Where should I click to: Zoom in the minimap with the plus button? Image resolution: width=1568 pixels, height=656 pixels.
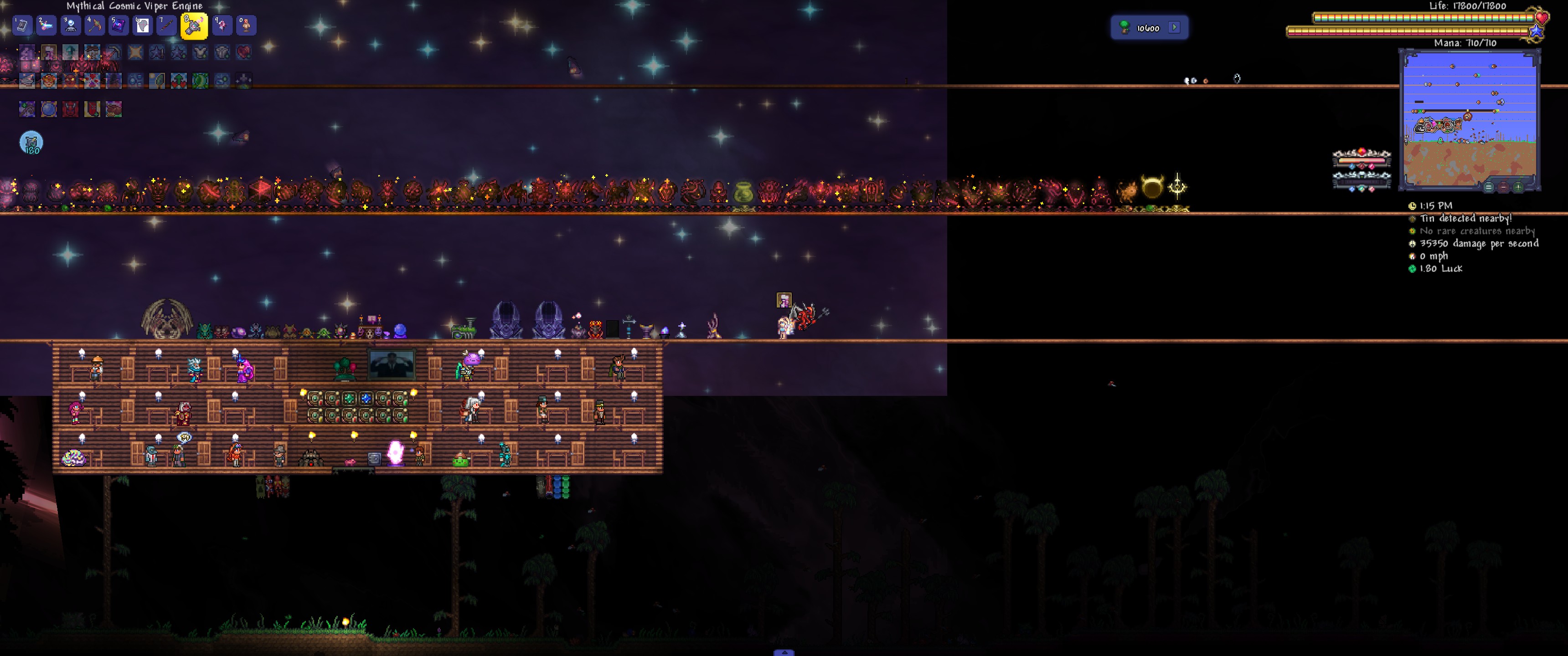point(1518,187)
